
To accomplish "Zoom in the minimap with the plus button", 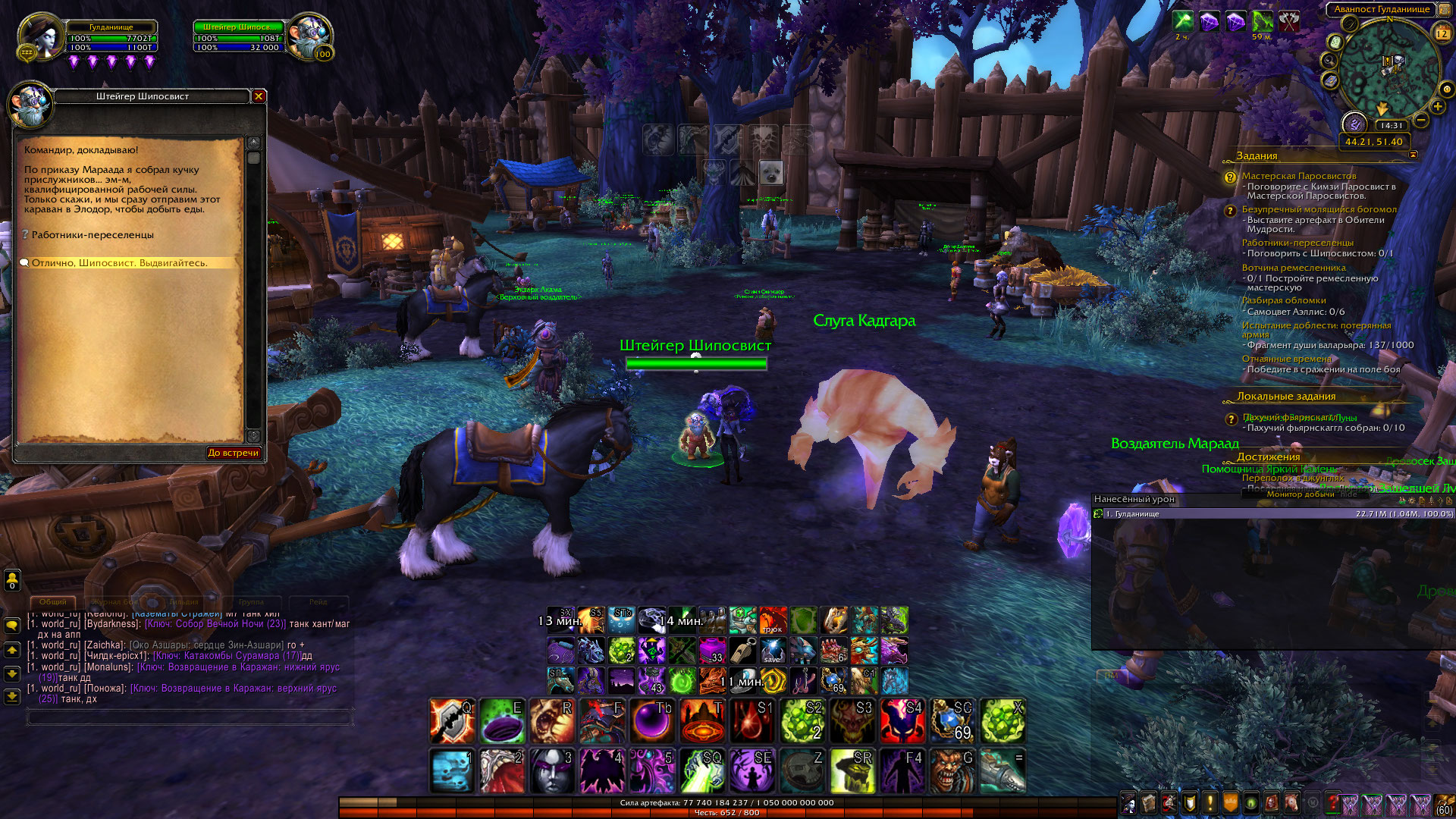I will point(1438,107).
